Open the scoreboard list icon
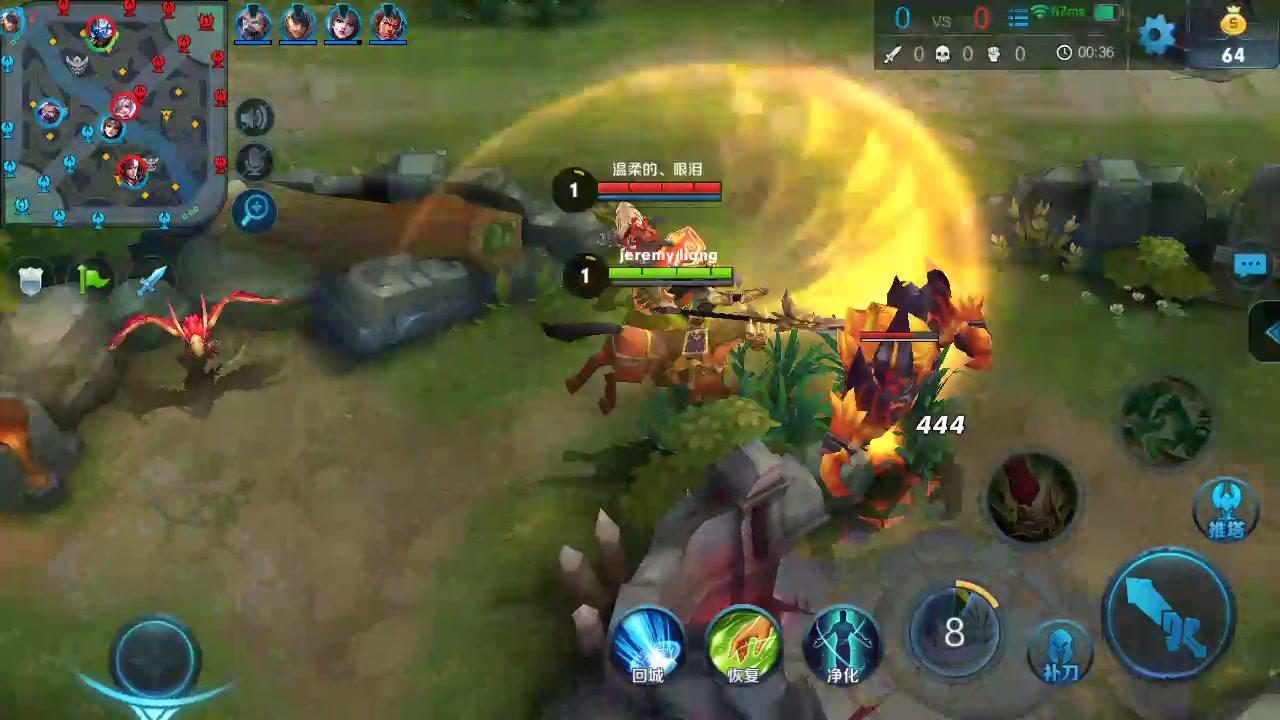Viewport: 1280px width, 720px height. coord(1018,18)
